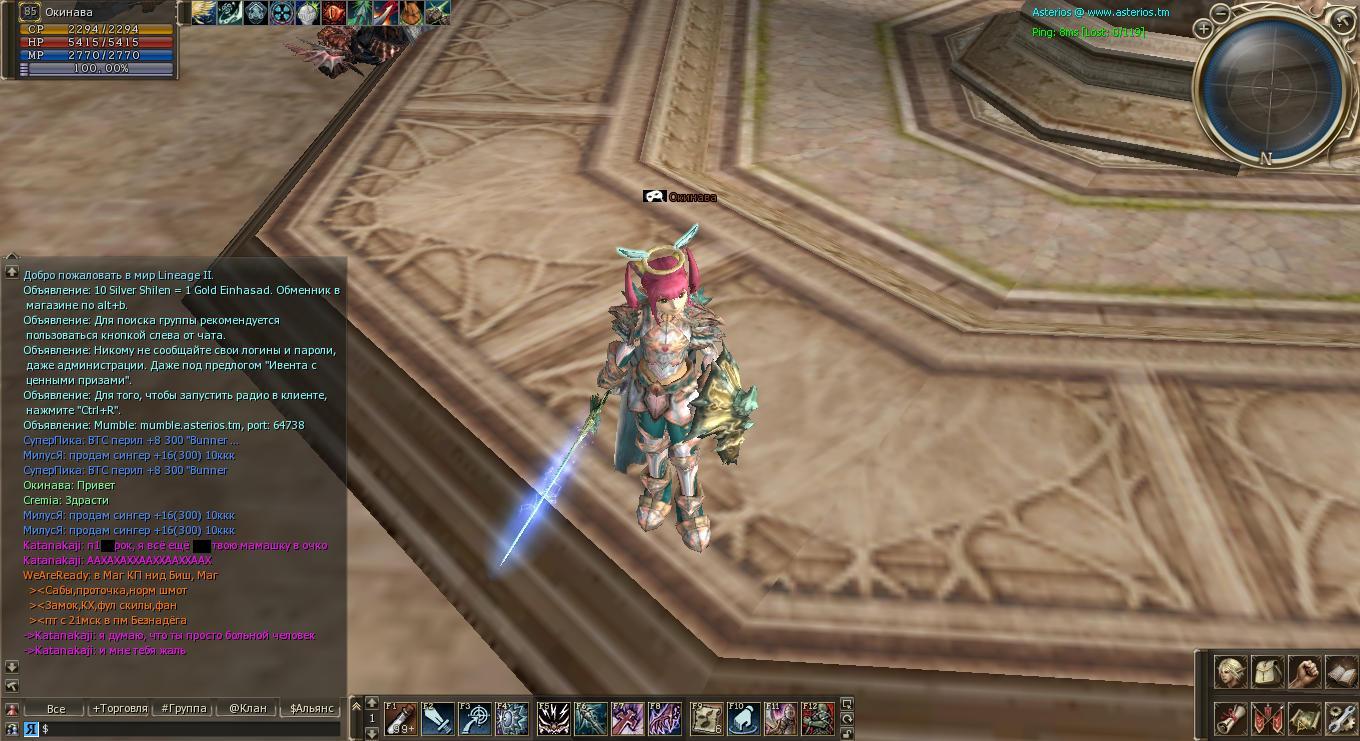
Task: Show the actions fist menu
Action: click(x=1304, y=672)
